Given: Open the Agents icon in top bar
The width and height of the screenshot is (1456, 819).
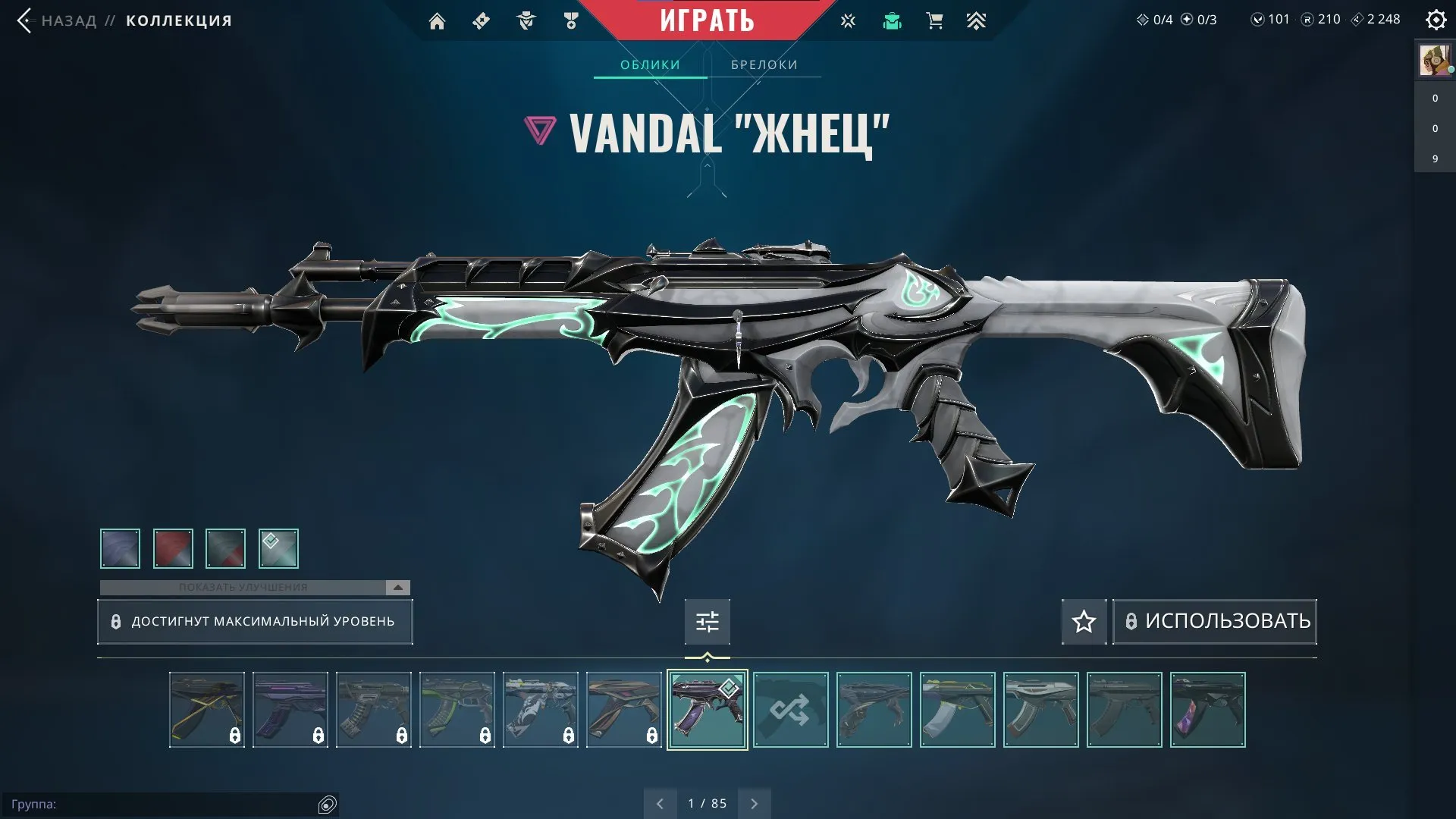Looking at the screenshot, I should pos(526,20).
